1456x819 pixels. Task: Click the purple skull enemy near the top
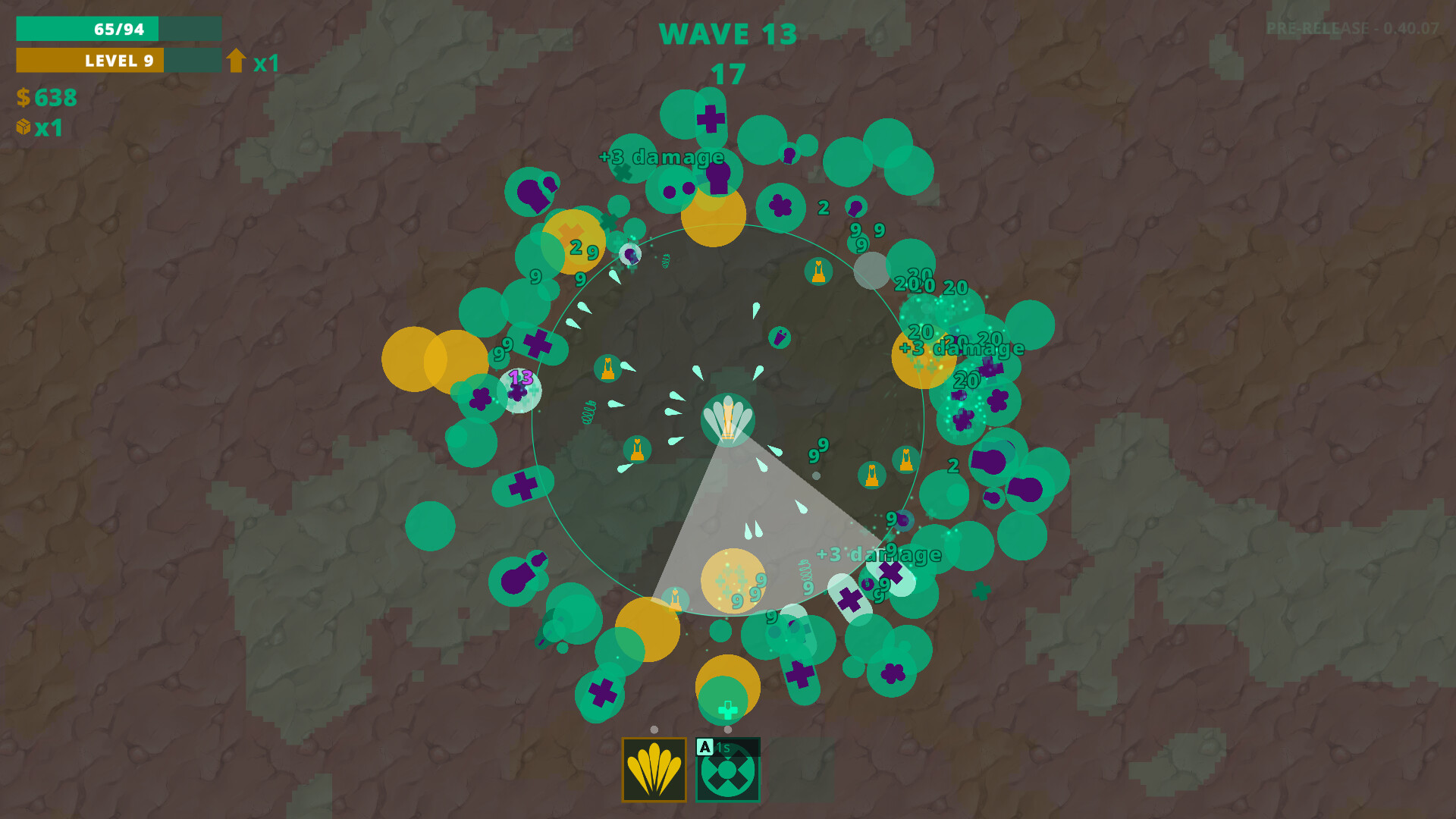coord(718,180)
